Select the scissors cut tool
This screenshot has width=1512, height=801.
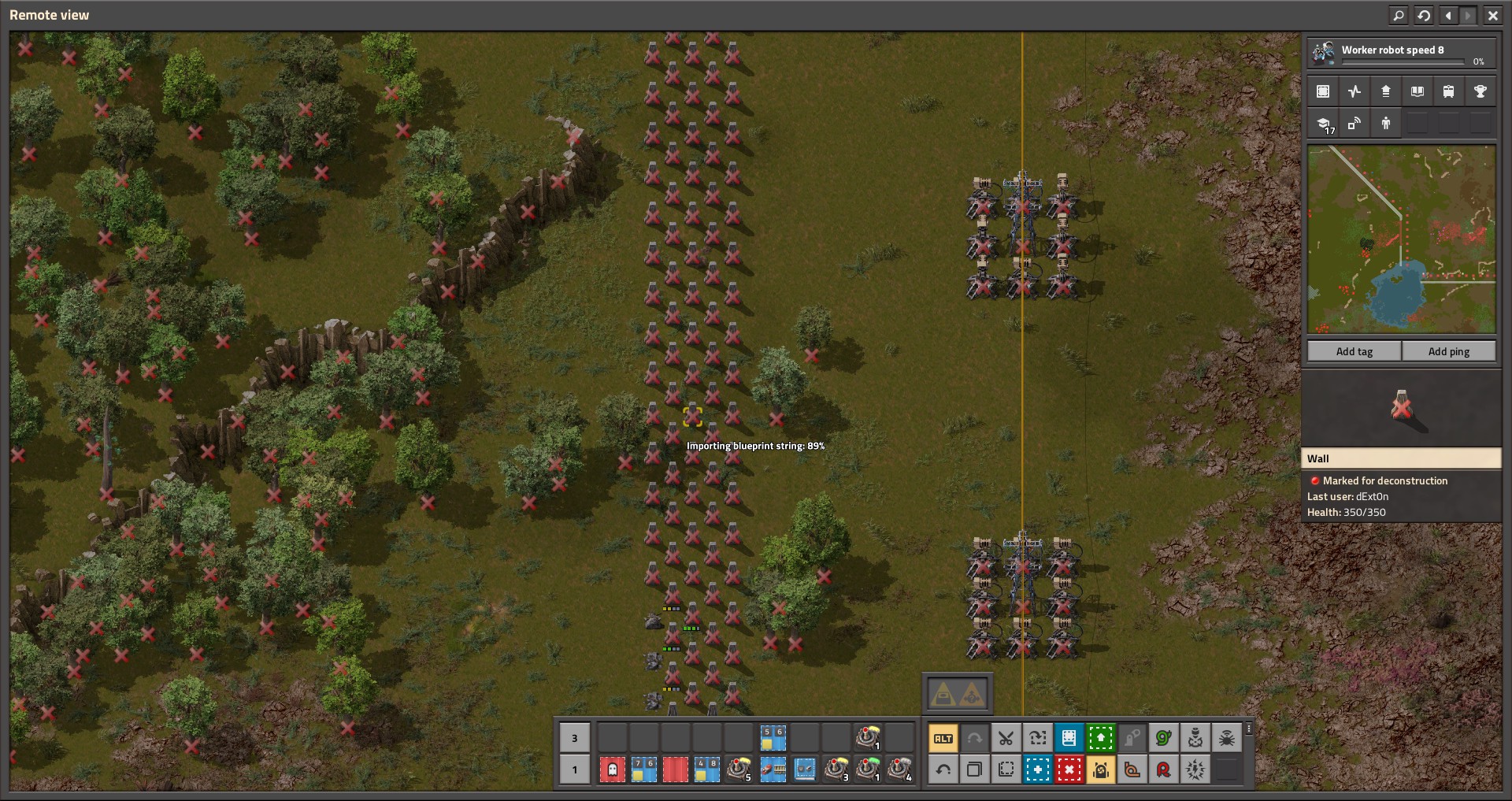(x=1006, y=738)
